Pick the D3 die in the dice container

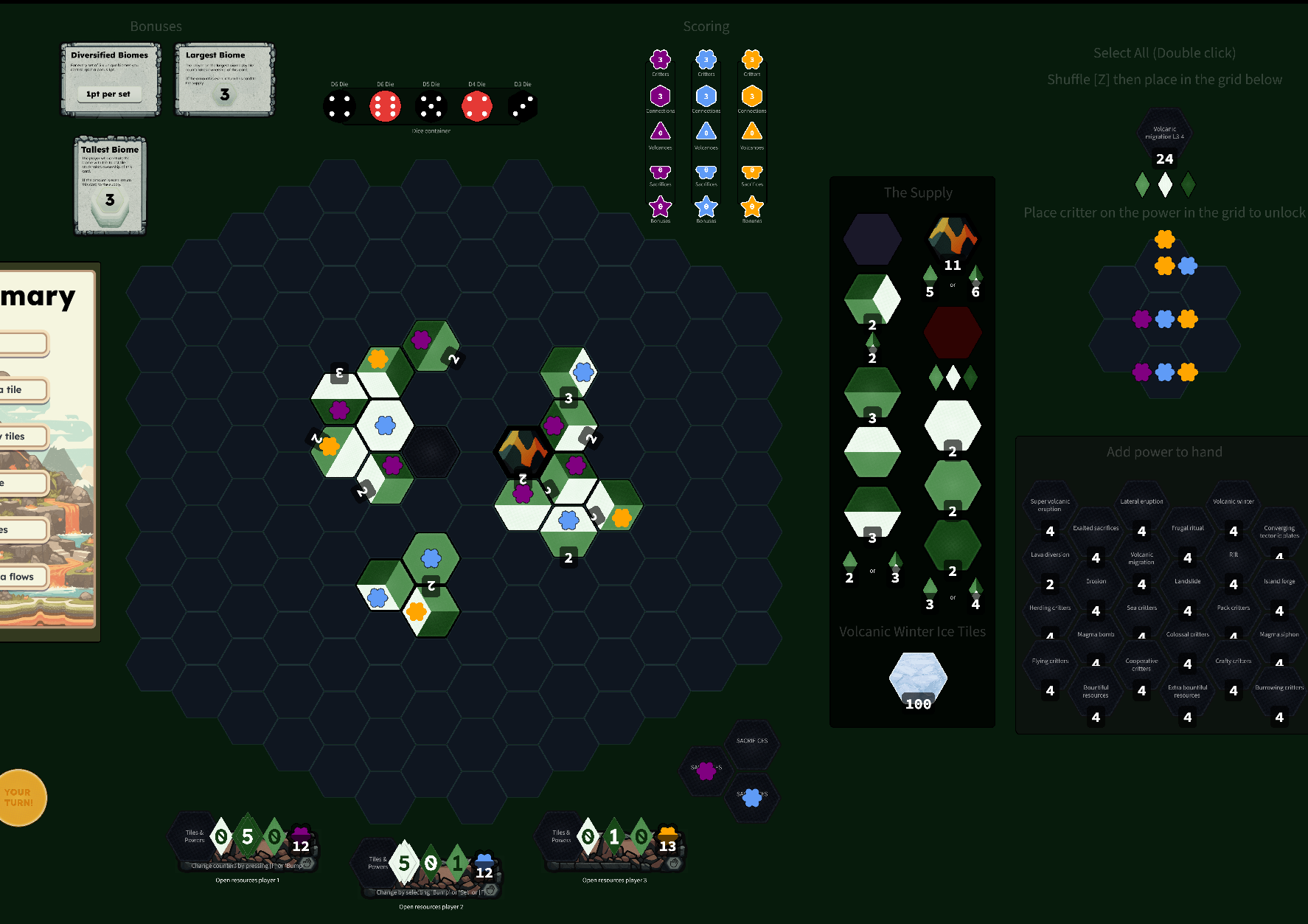522,105
